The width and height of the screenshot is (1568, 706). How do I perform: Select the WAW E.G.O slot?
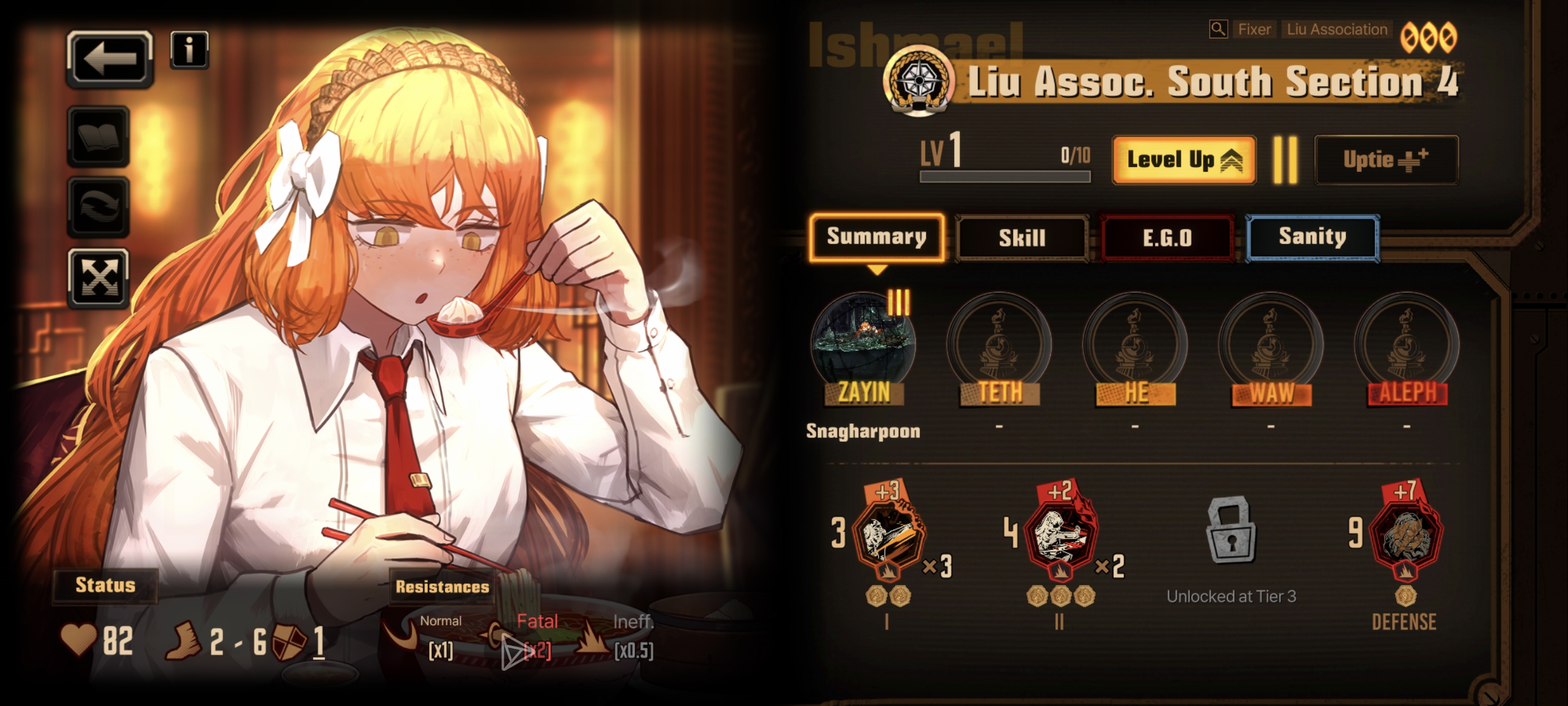click(x=1271, y=344)
